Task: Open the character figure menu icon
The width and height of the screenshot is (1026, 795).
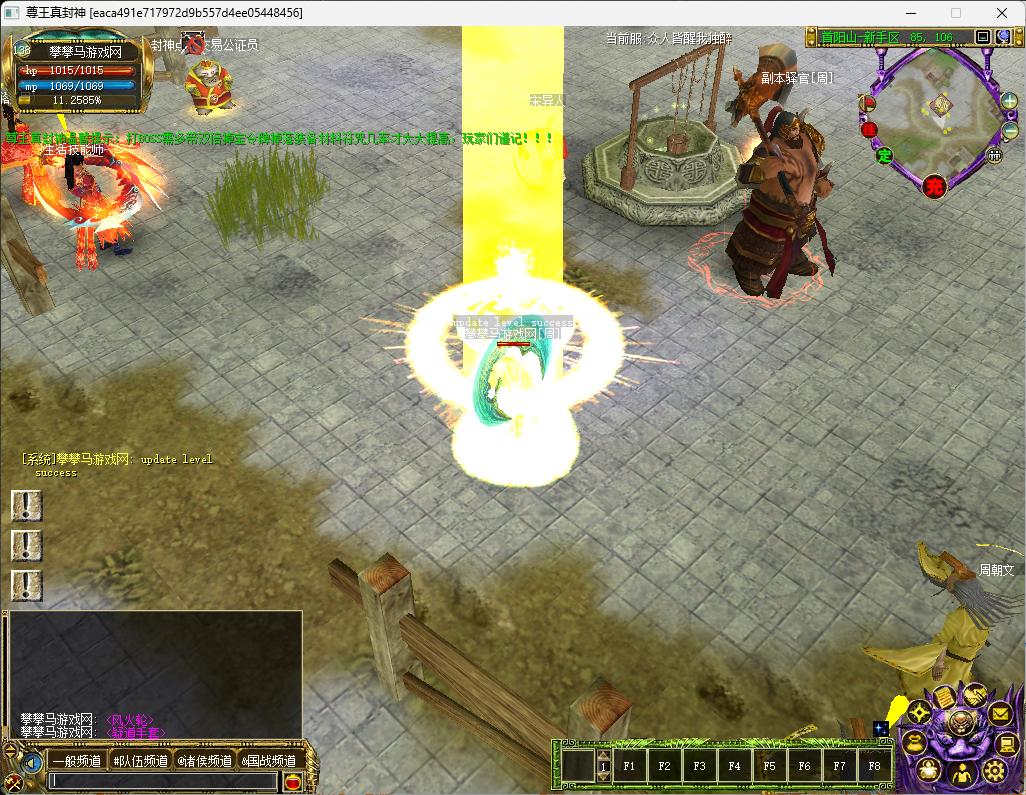Action: (x=960, y=774)
